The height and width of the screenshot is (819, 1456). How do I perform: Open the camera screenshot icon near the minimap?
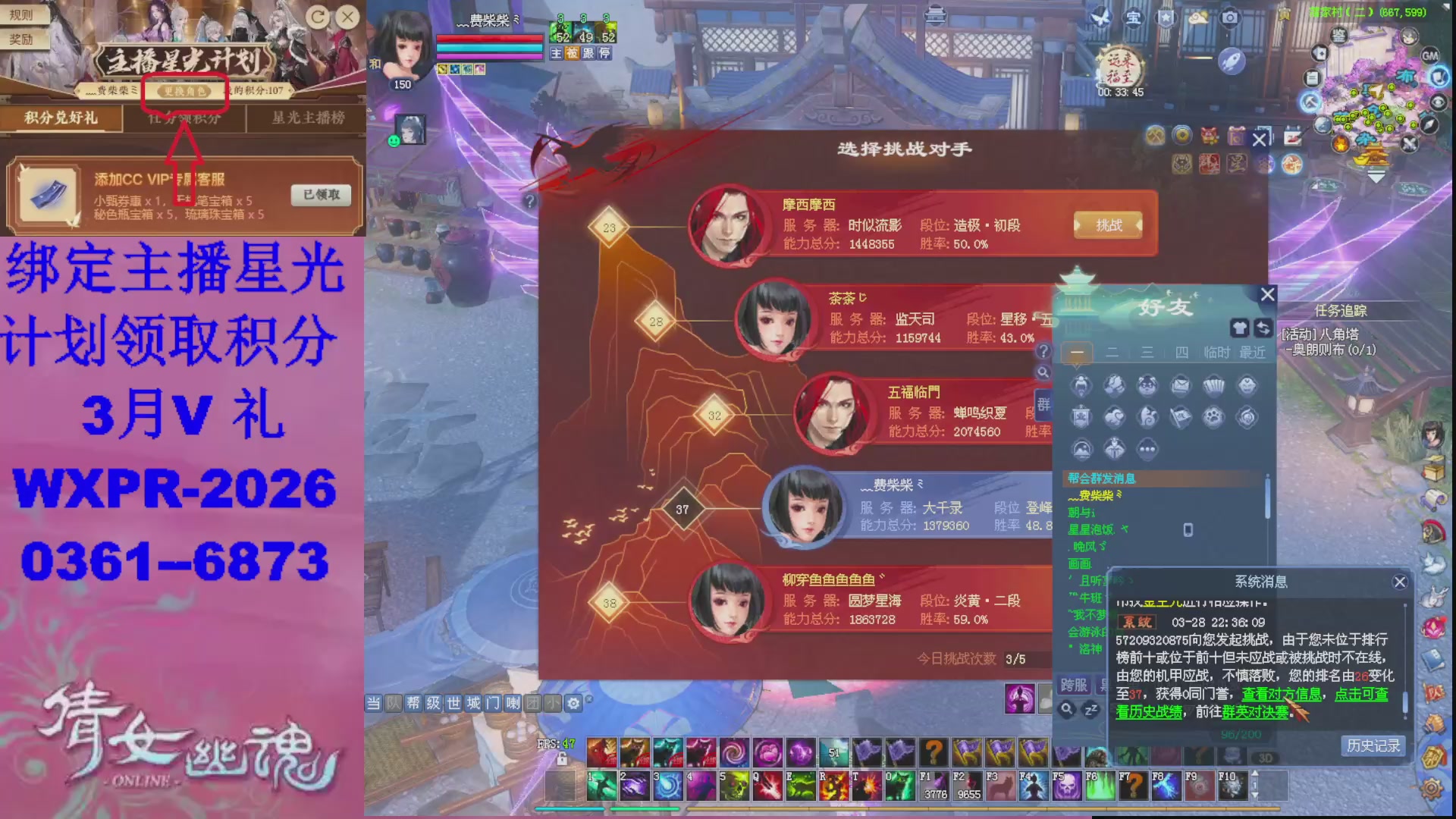(x=1230, y=17)
